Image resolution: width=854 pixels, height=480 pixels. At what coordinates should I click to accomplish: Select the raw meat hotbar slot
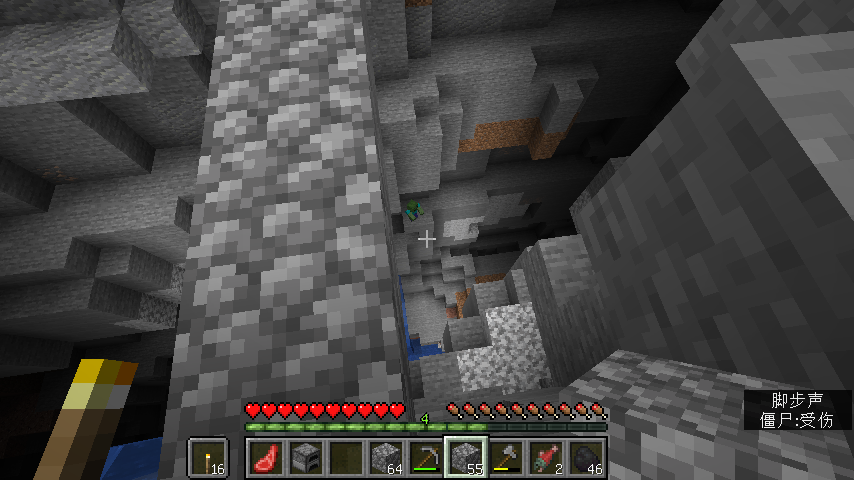(x=265, y=459)
